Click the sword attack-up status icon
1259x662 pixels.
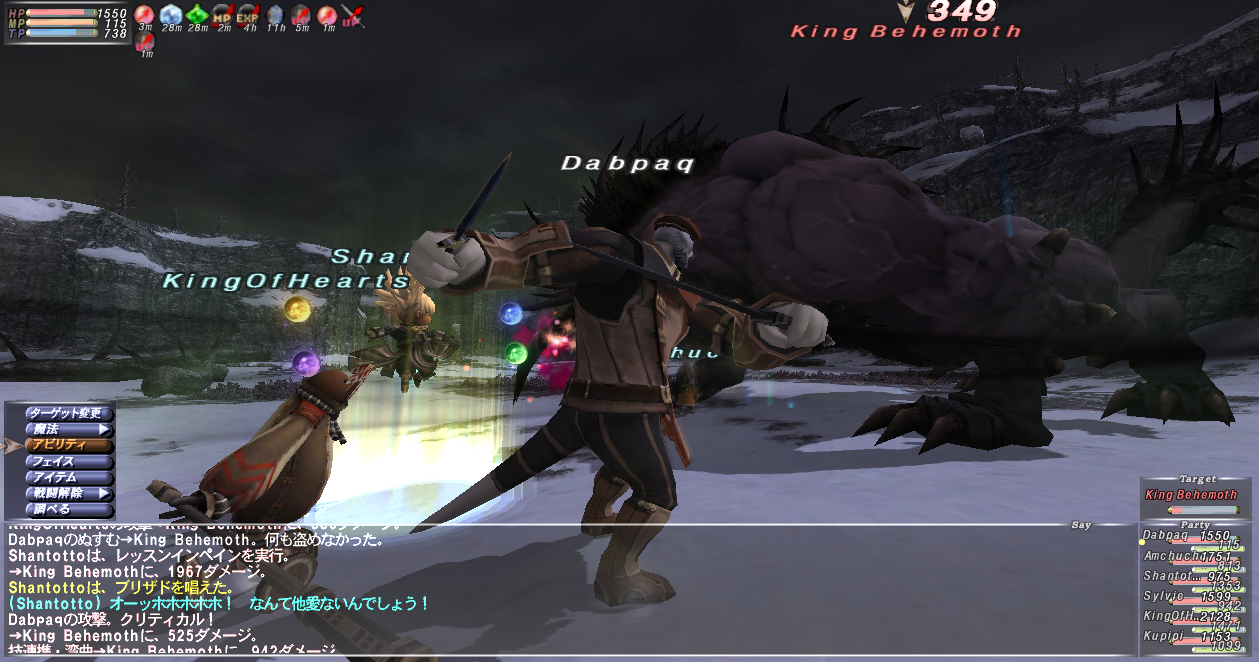[x=352, y=15]
